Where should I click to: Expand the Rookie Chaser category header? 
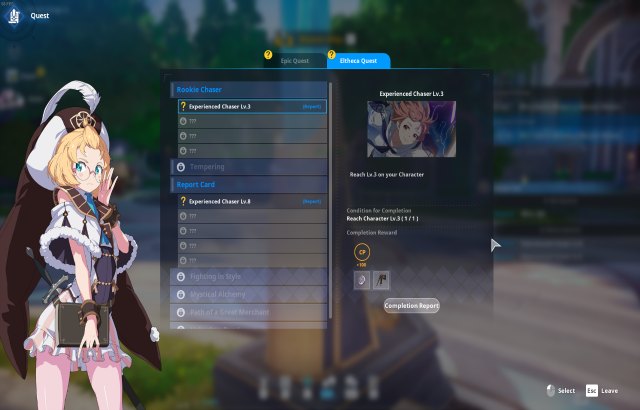250,89
